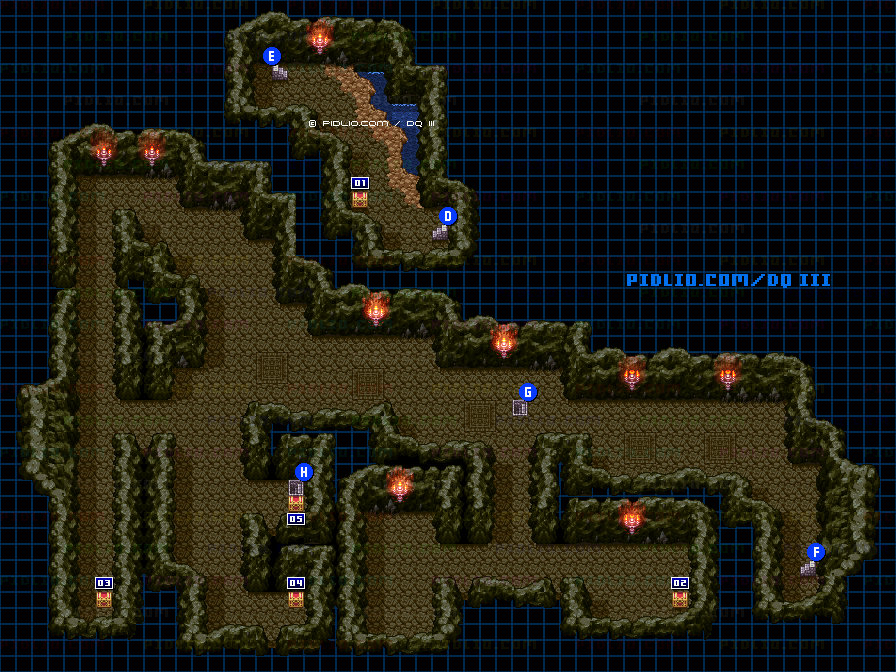This screenshot has height=672, width=896.
Task: Click the blue G map marker
Action: [528, 392]
